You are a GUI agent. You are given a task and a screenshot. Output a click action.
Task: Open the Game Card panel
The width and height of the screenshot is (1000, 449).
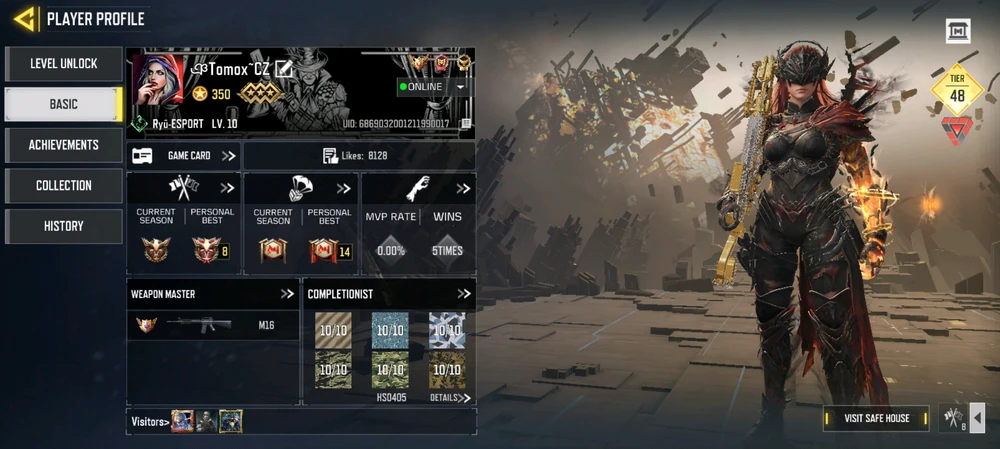click(185, 156)
